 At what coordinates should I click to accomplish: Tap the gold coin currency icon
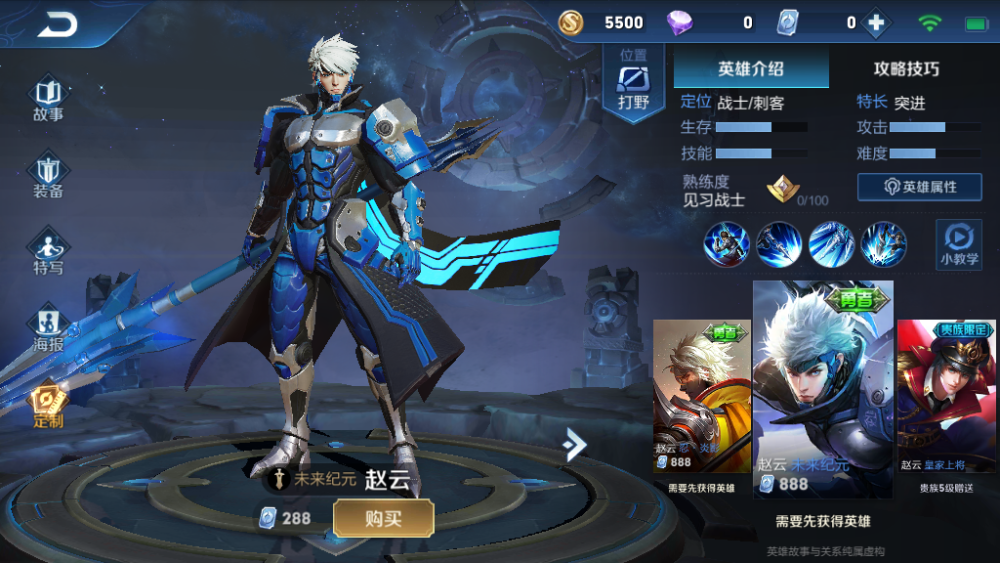pos(571,23)
